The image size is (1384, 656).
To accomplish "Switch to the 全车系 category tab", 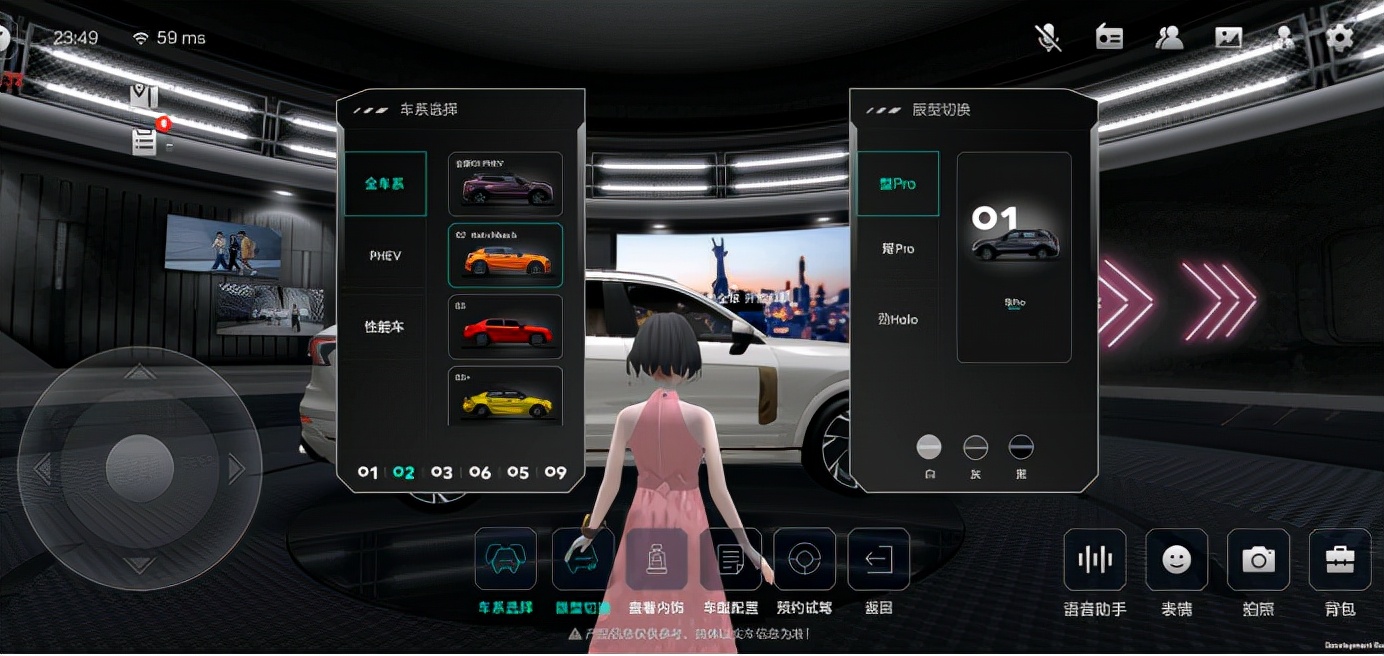I will (385, 184).
